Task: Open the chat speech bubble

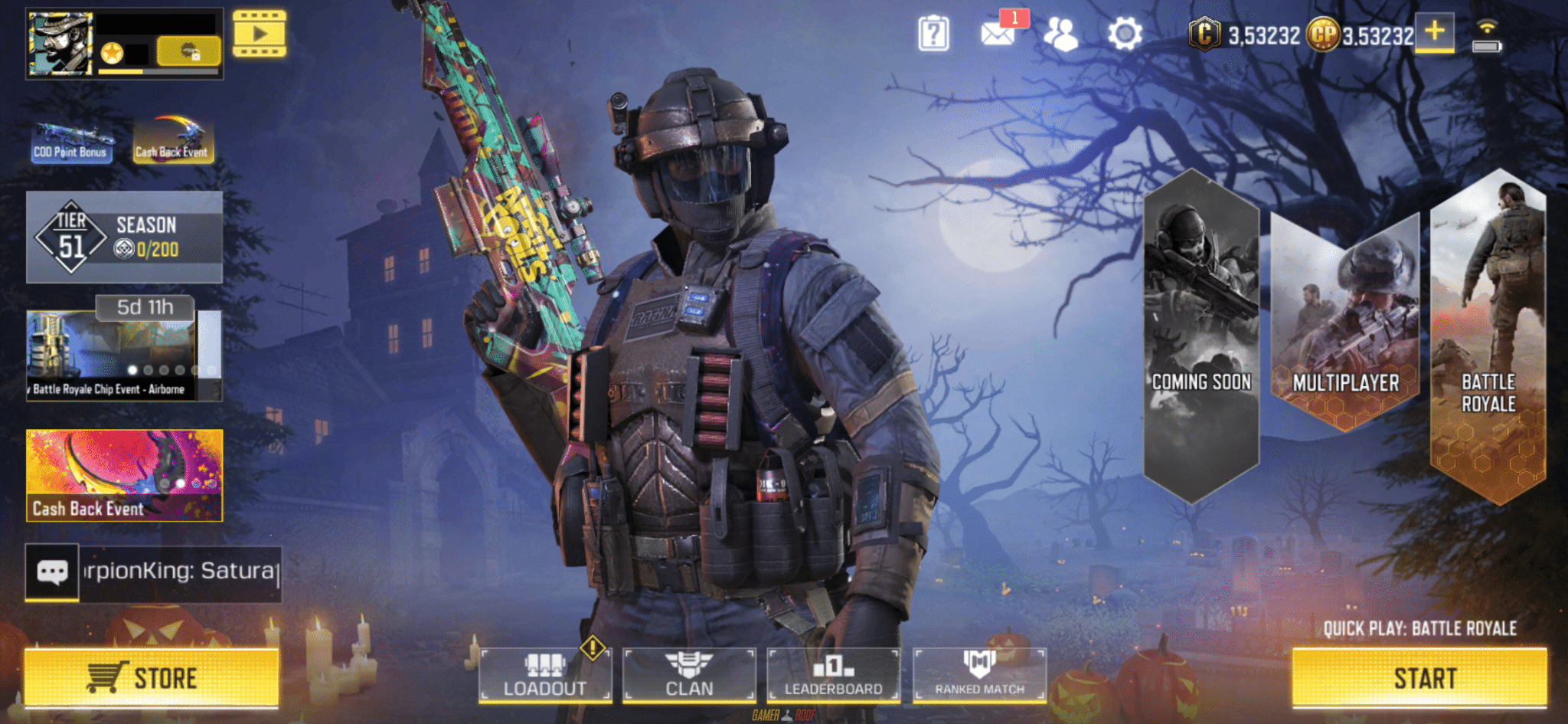Action: (x=52, y=572)
